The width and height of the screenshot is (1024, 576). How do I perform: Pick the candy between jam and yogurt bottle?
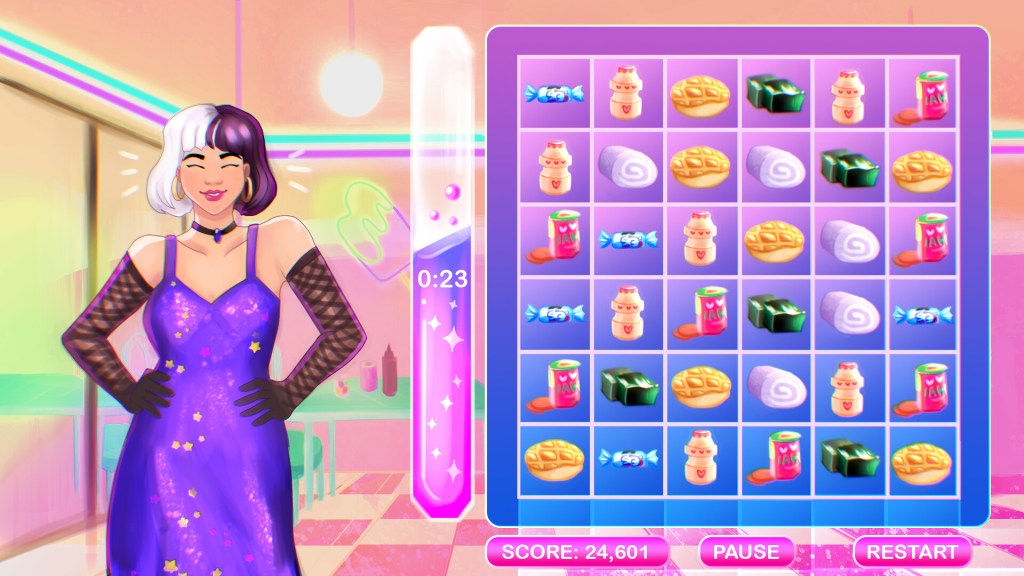pyautogui.click(x=629, y=242)
